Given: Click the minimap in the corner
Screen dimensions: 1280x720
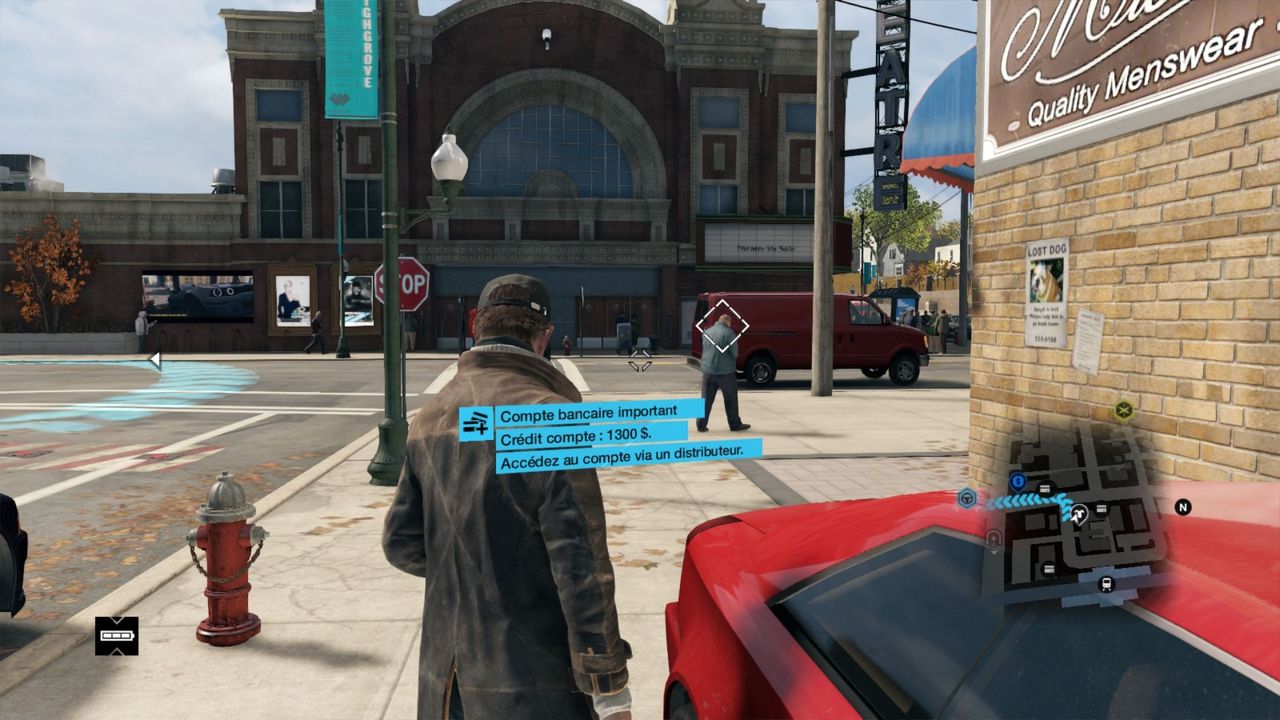Looking at the screenshot, I should [x=1075, y=515].
